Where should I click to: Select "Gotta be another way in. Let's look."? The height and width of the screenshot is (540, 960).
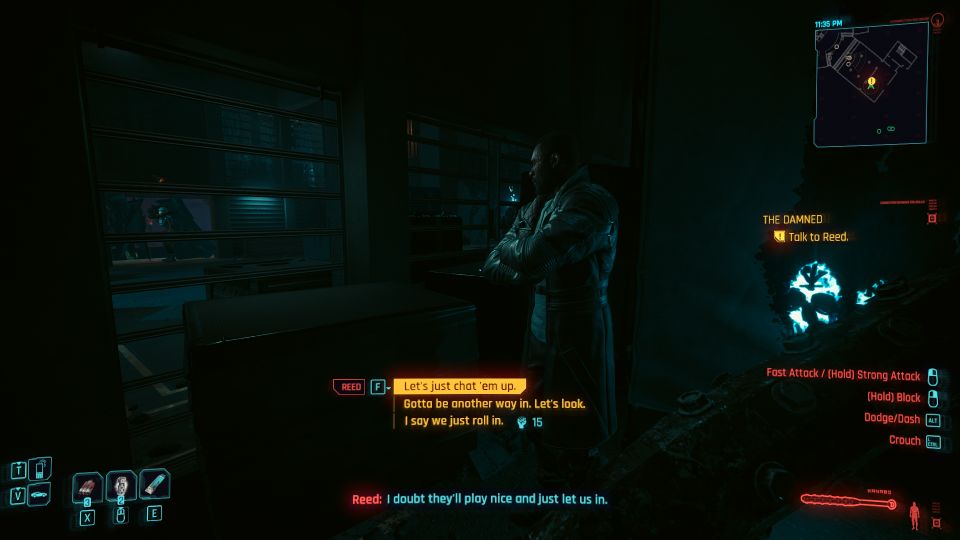494,404
